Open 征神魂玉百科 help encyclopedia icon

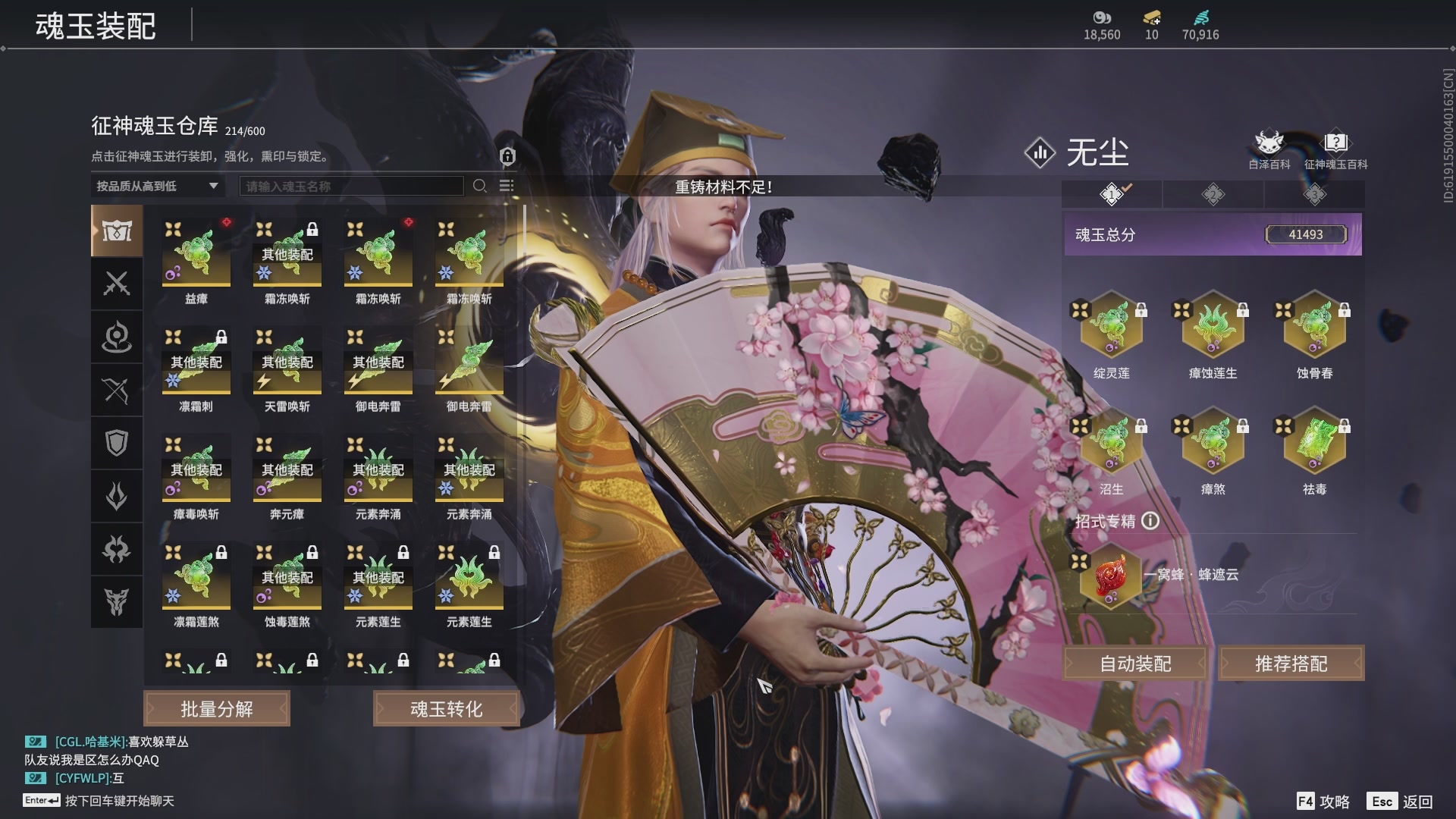coord(1335,140)
